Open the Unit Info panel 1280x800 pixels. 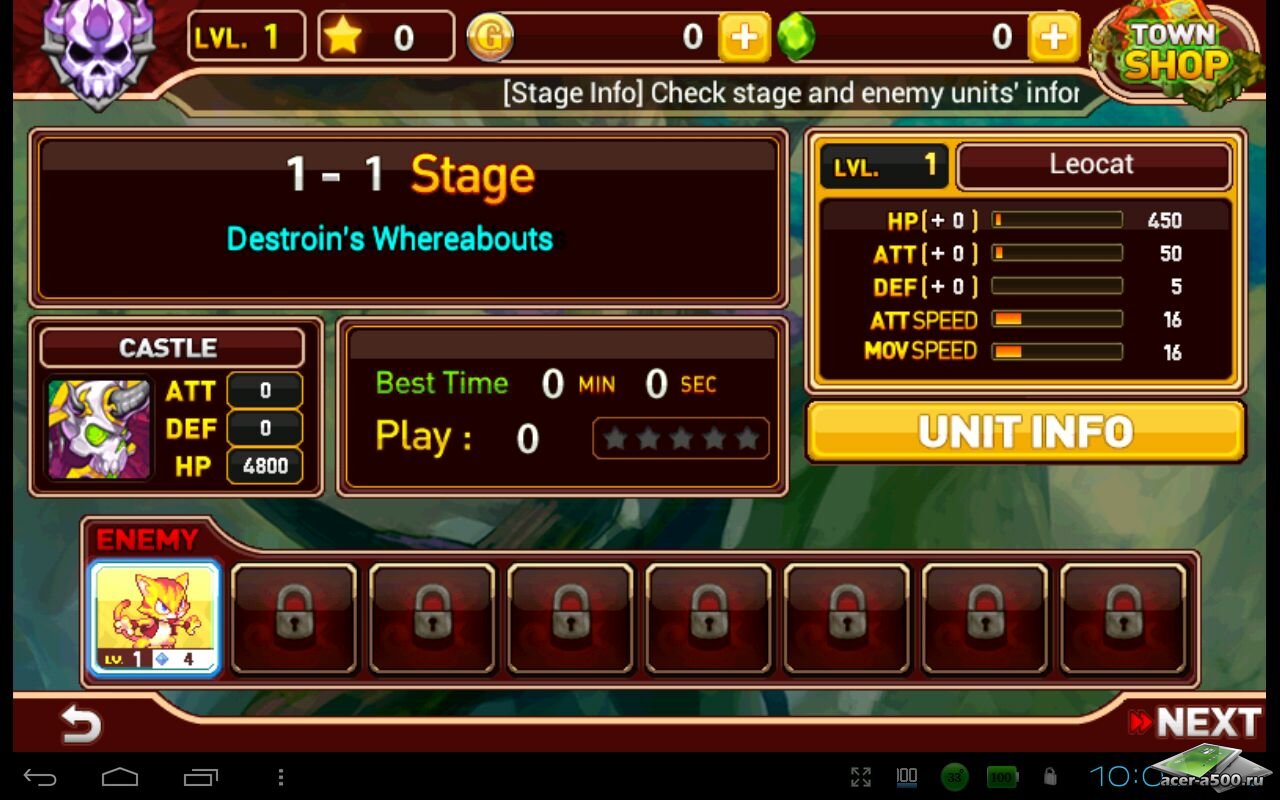coord(1025,432)
